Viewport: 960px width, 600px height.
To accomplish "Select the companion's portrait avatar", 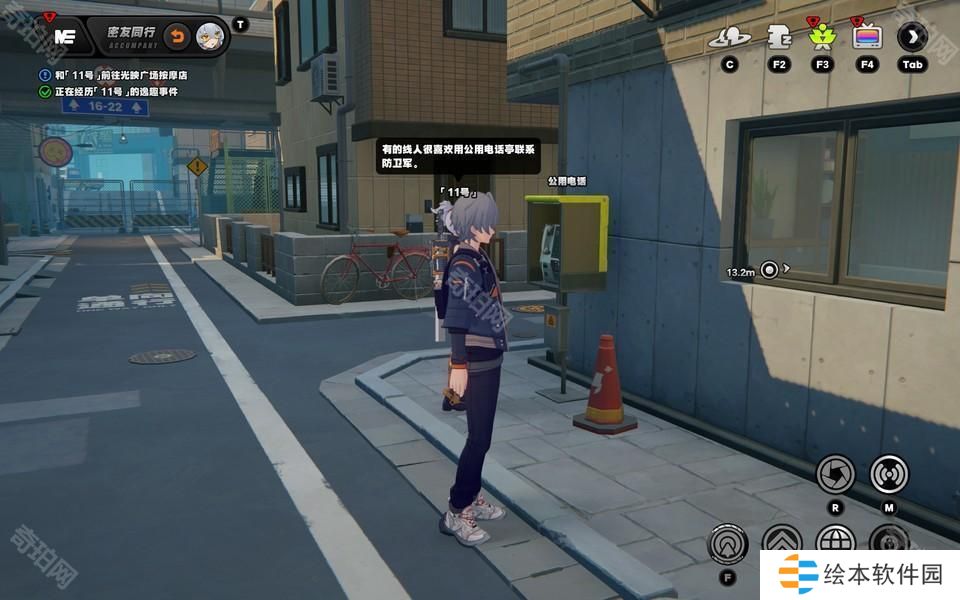I will 209,37.
